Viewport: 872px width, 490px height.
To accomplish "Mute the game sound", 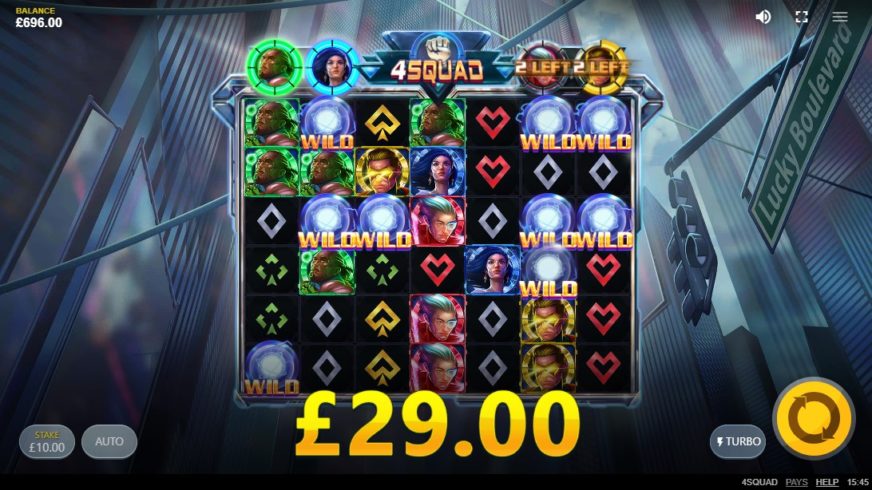I will (x=763, y=17).
